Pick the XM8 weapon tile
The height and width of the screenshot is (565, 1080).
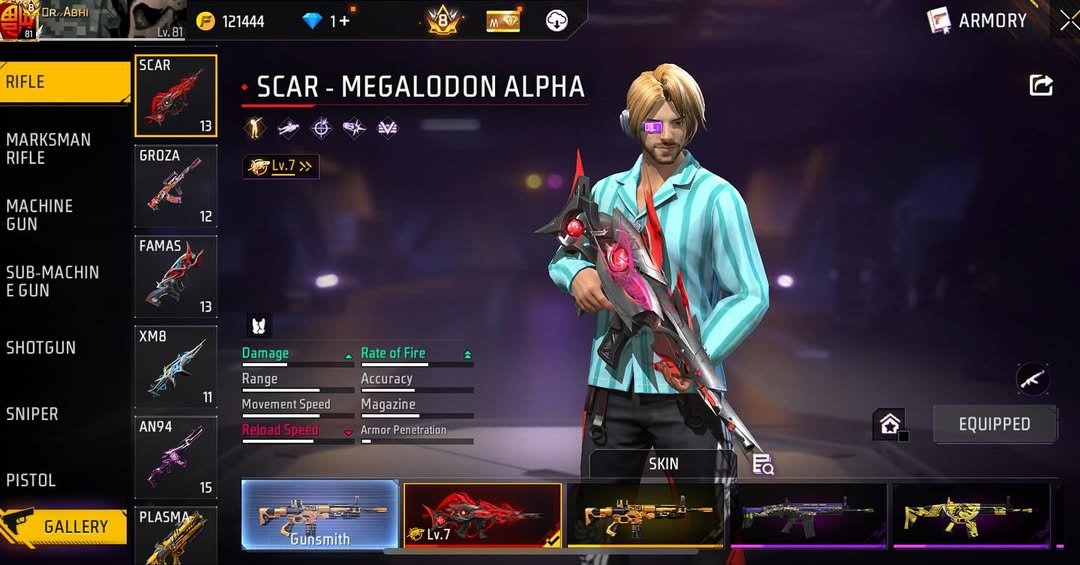point(176,366)
